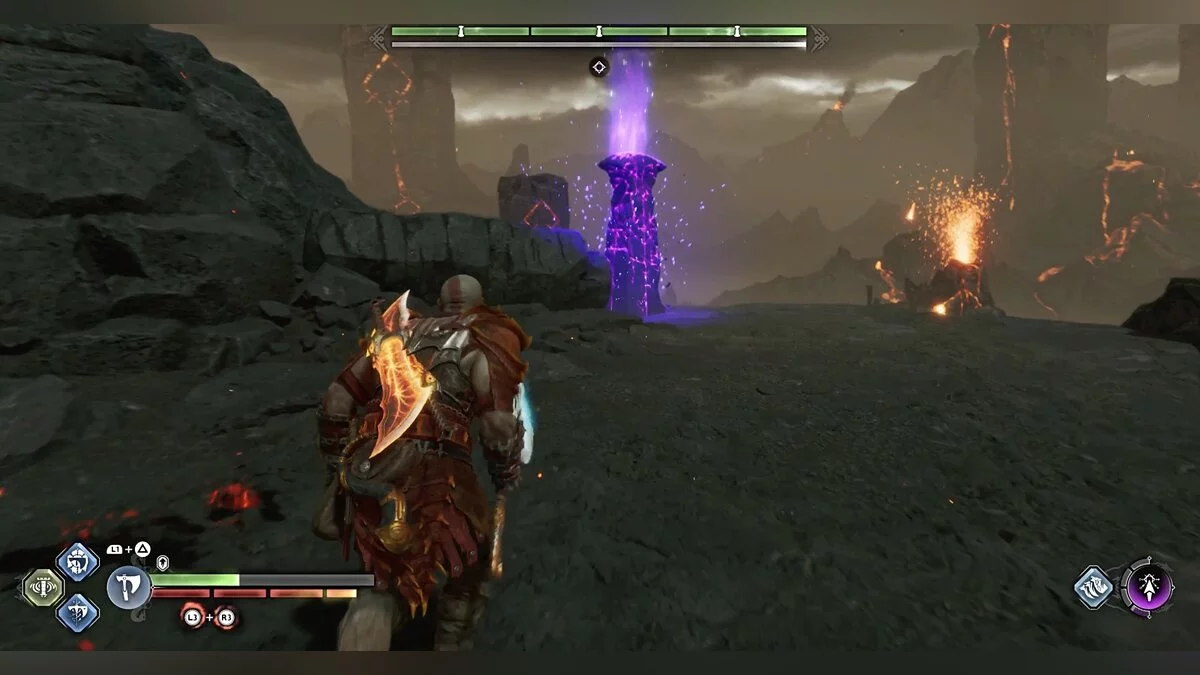
Task: Click the small shield buff icon
Action: (163, 563)
